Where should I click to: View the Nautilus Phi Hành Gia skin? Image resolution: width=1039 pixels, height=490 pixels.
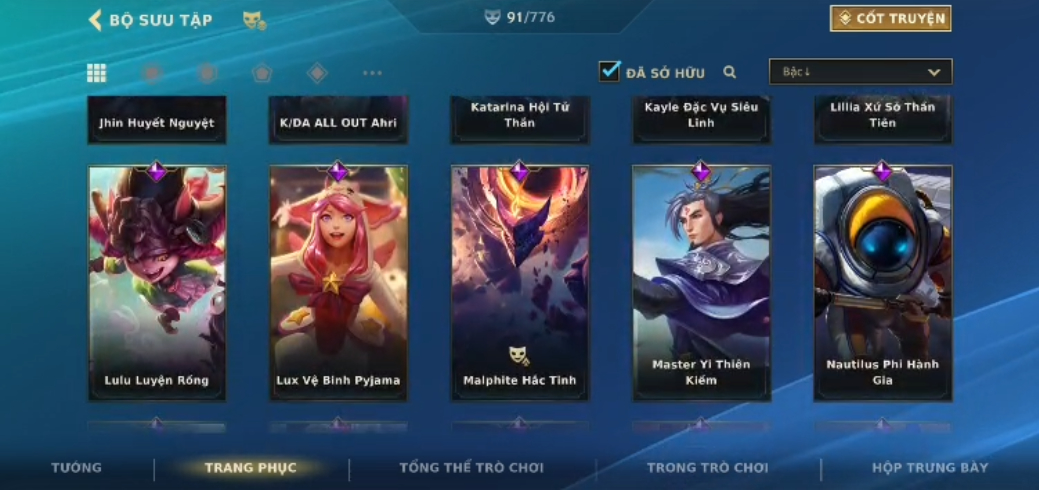[883, 282]
